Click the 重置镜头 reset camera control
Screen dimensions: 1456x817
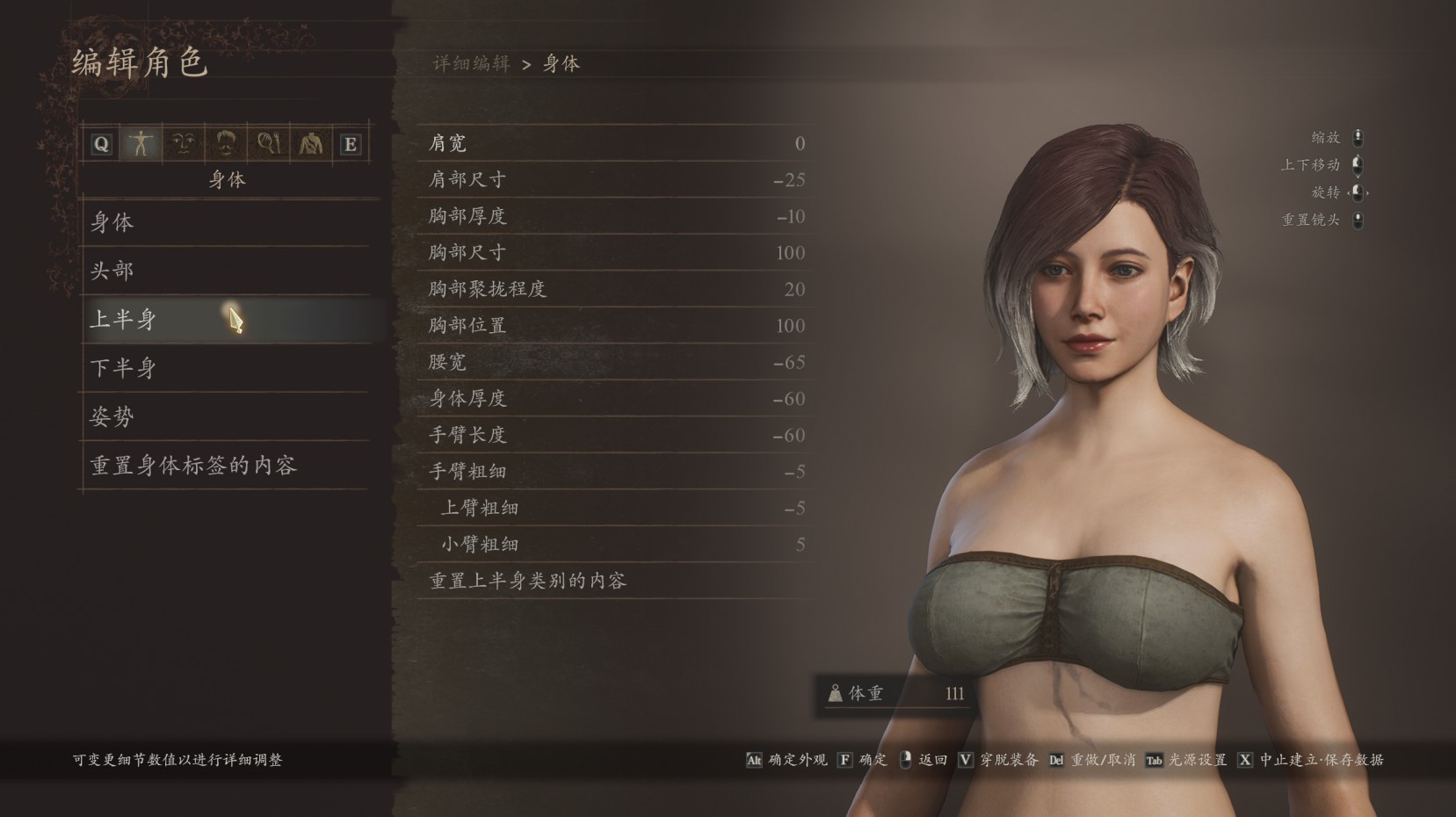click(1357, 221)
